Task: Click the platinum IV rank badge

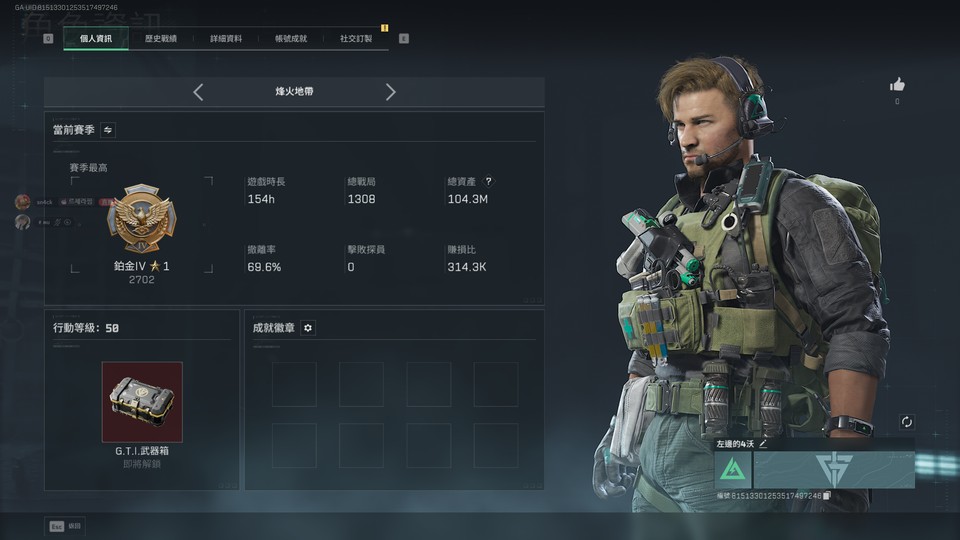Action: pyautogui.click(x=141, y=219)
